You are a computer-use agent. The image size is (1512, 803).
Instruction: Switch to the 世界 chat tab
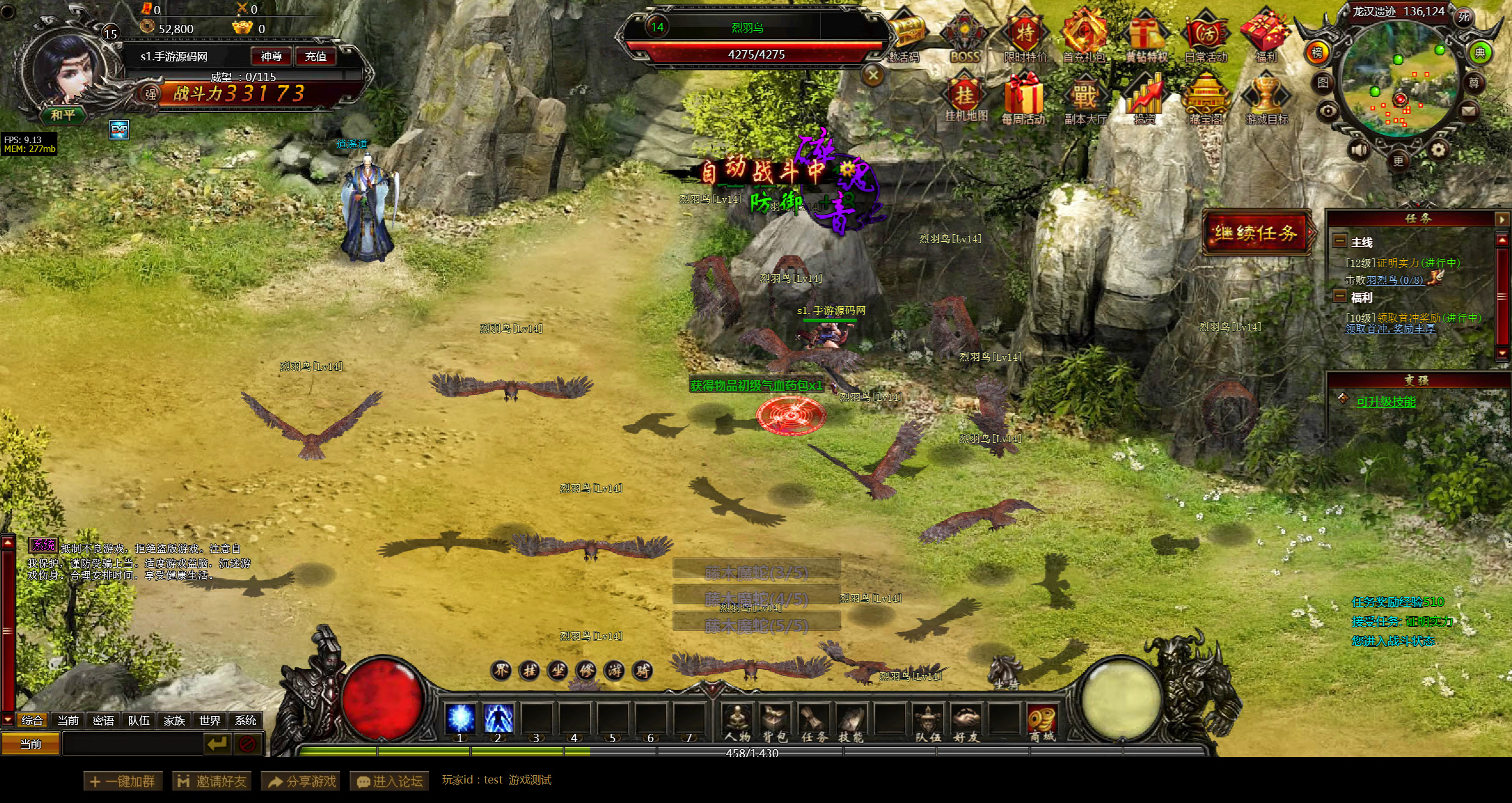pyautogui.click(x=210, y=720)
